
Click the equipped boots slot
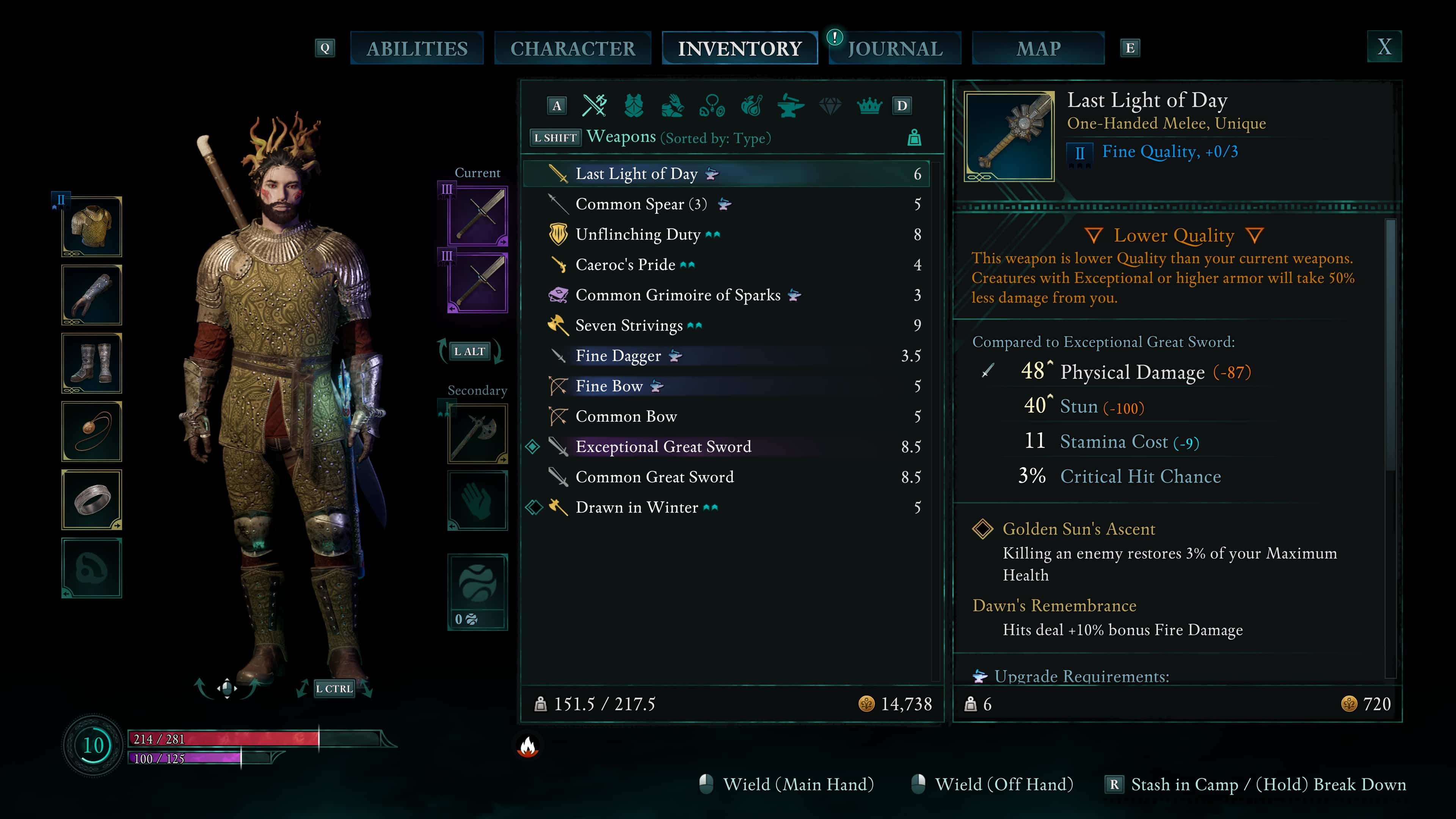(x=91, y=364)
